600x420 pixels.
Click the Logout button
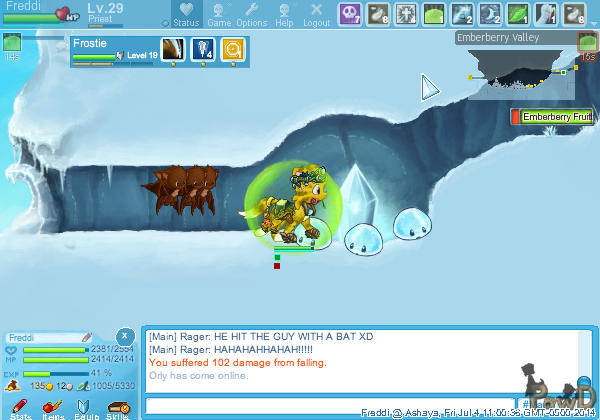click(x=316, y=14)
